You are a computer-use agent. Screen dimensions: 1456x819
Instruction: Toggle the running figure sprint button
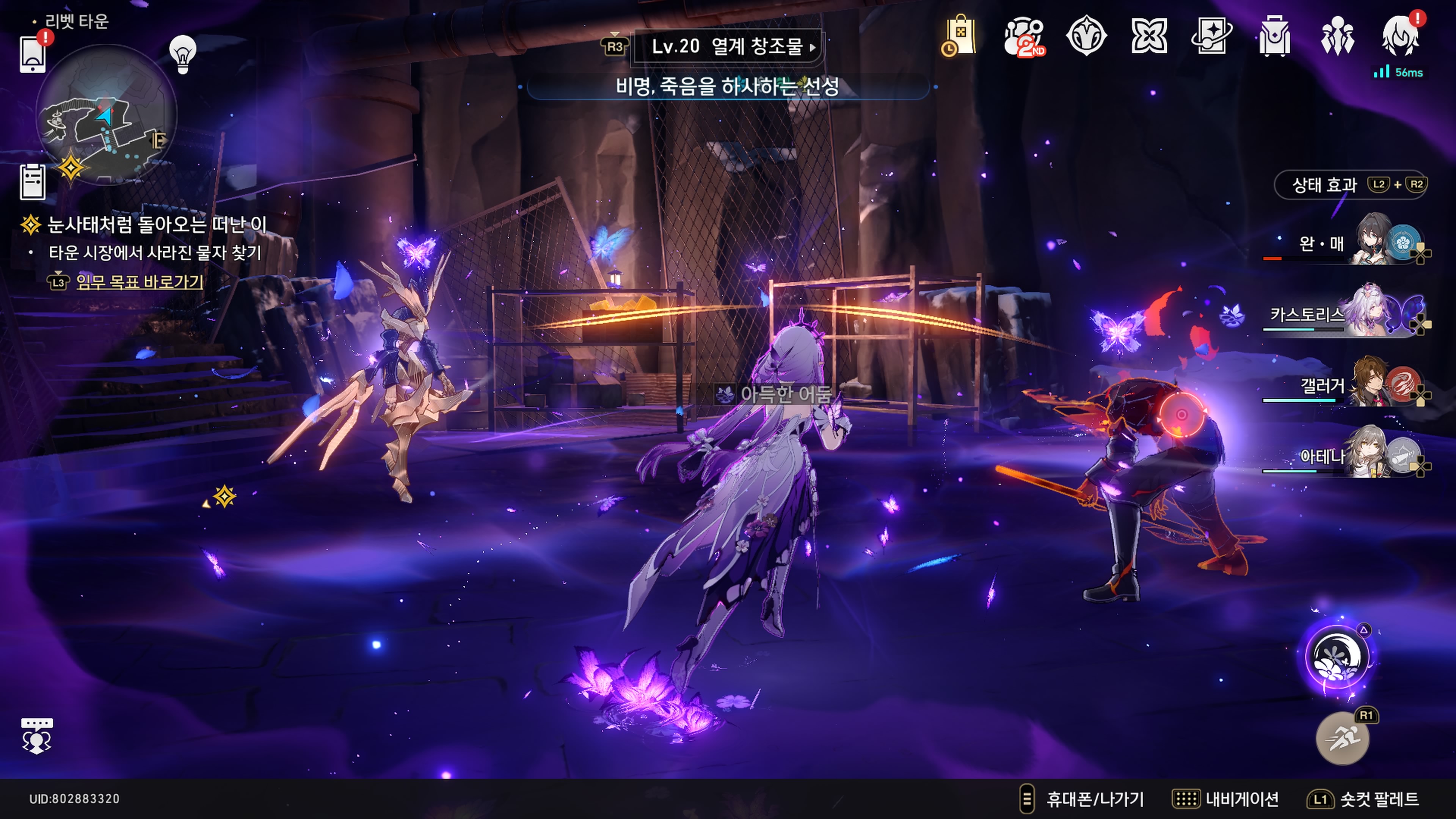click(1342, 738)
